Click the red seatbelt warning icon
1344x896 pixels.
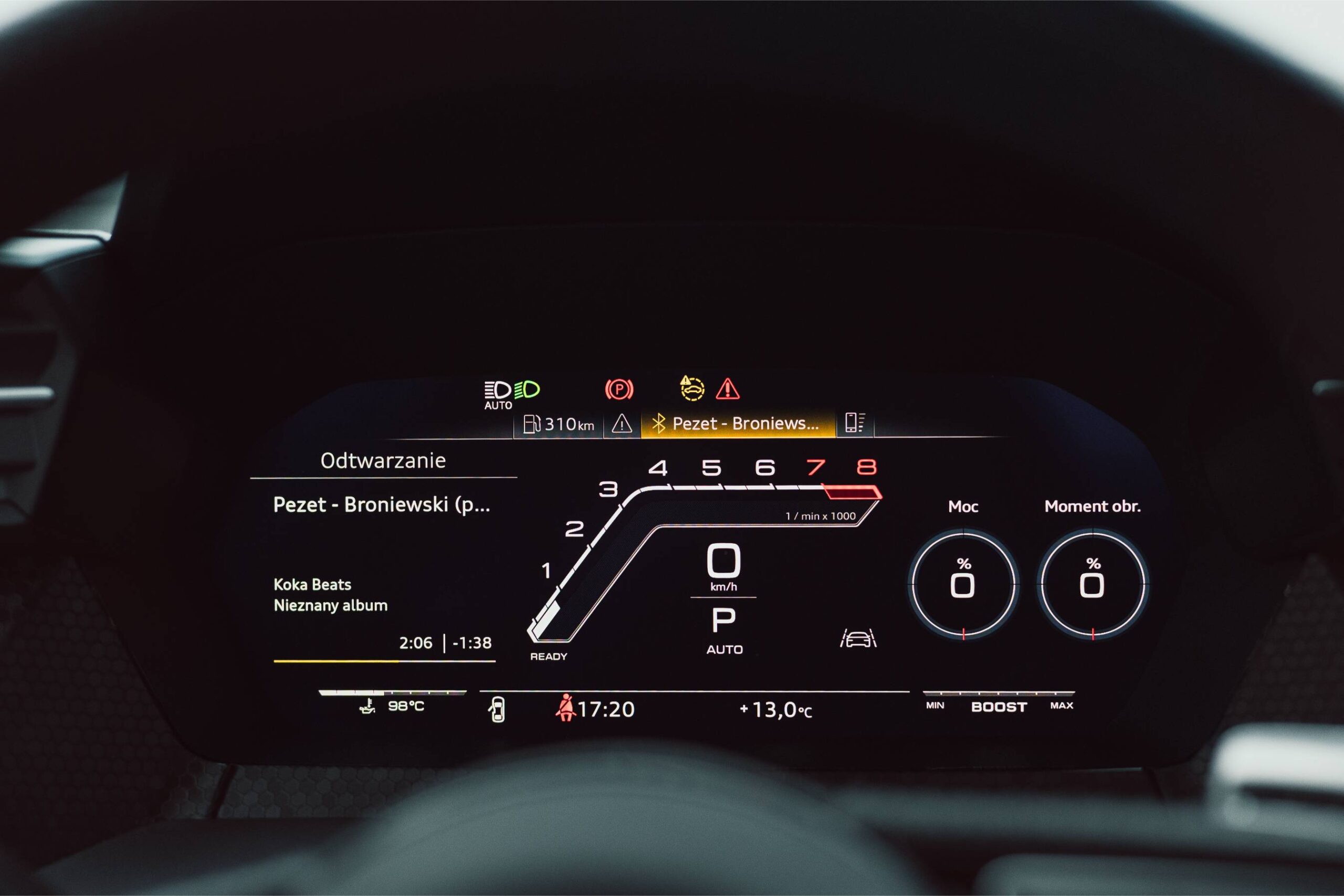(565, 708)
